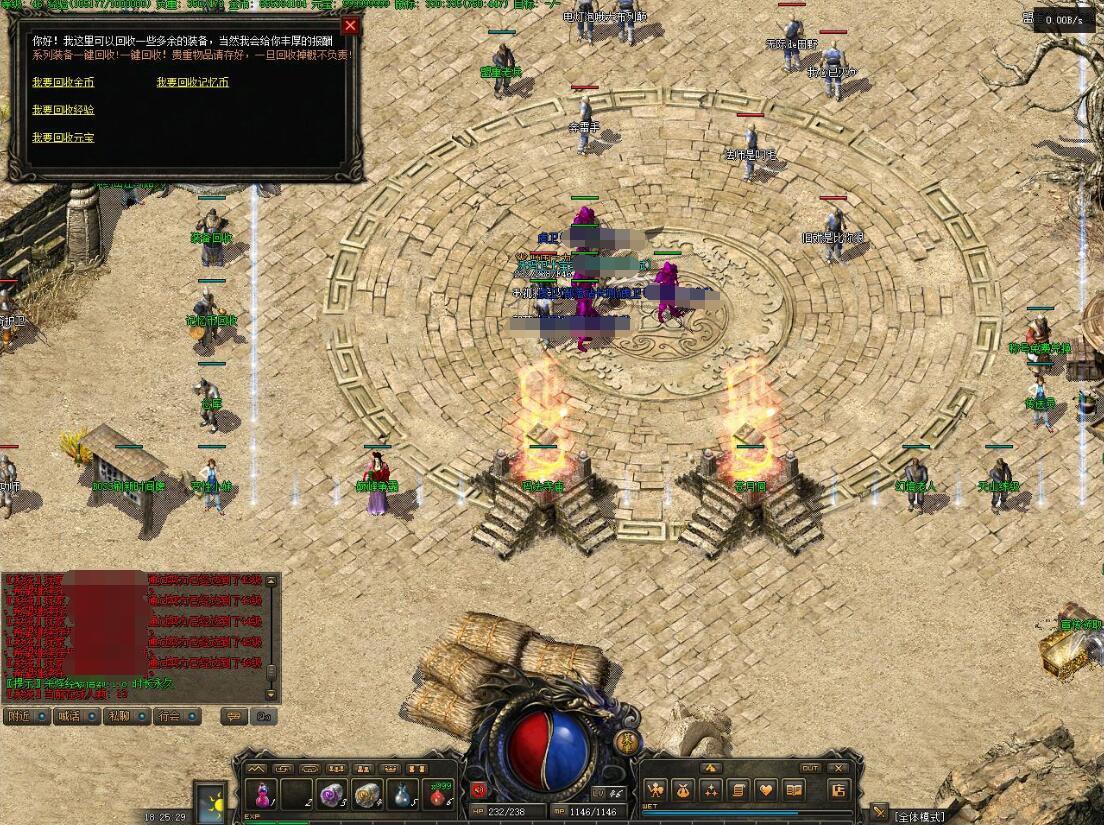Click the red sound speaker icon
This screenshot has height=825, width=1104.
[x=478, y=790]
